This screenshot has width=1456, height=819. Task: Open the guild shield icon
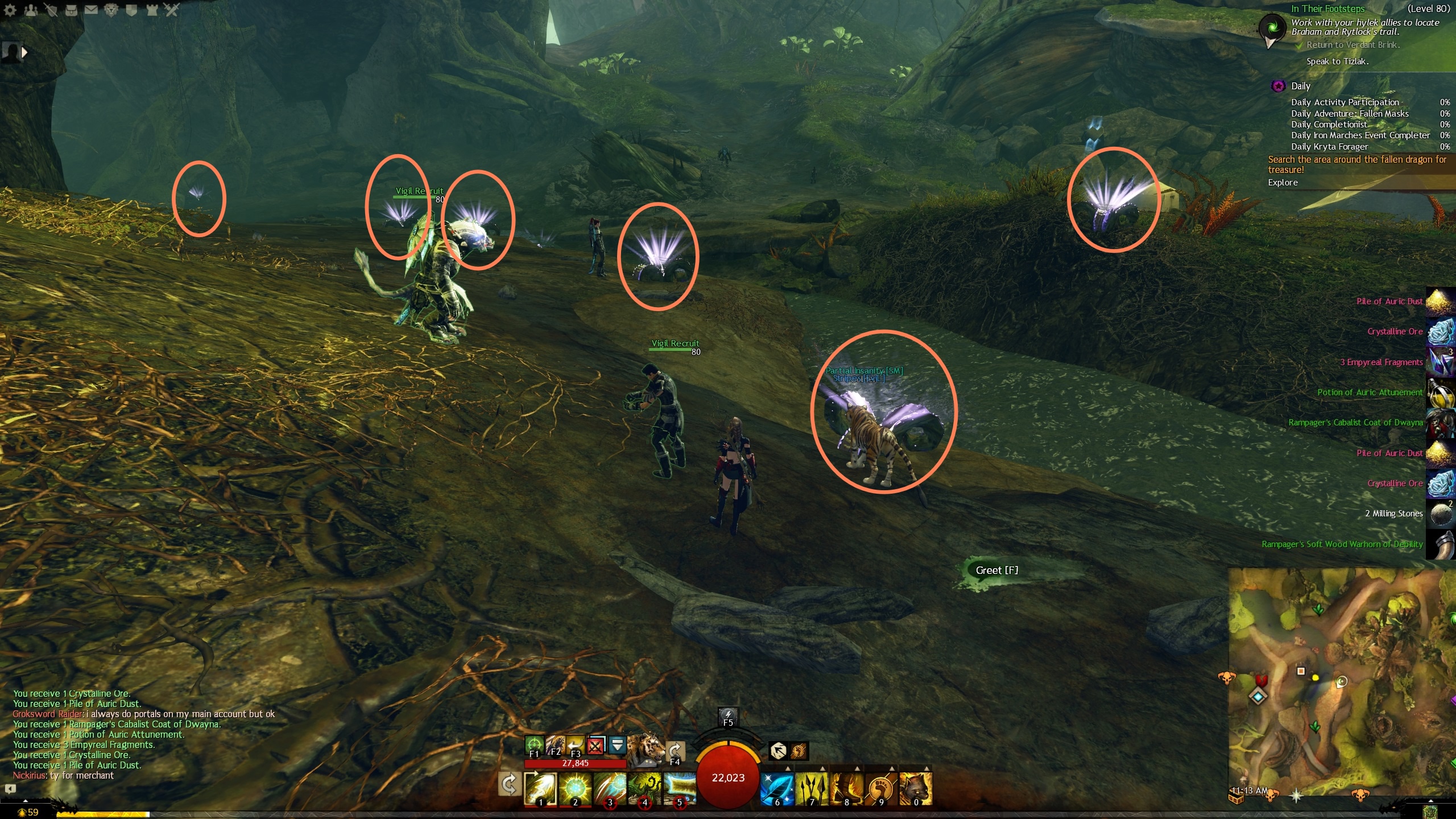(x=131, y=10)
